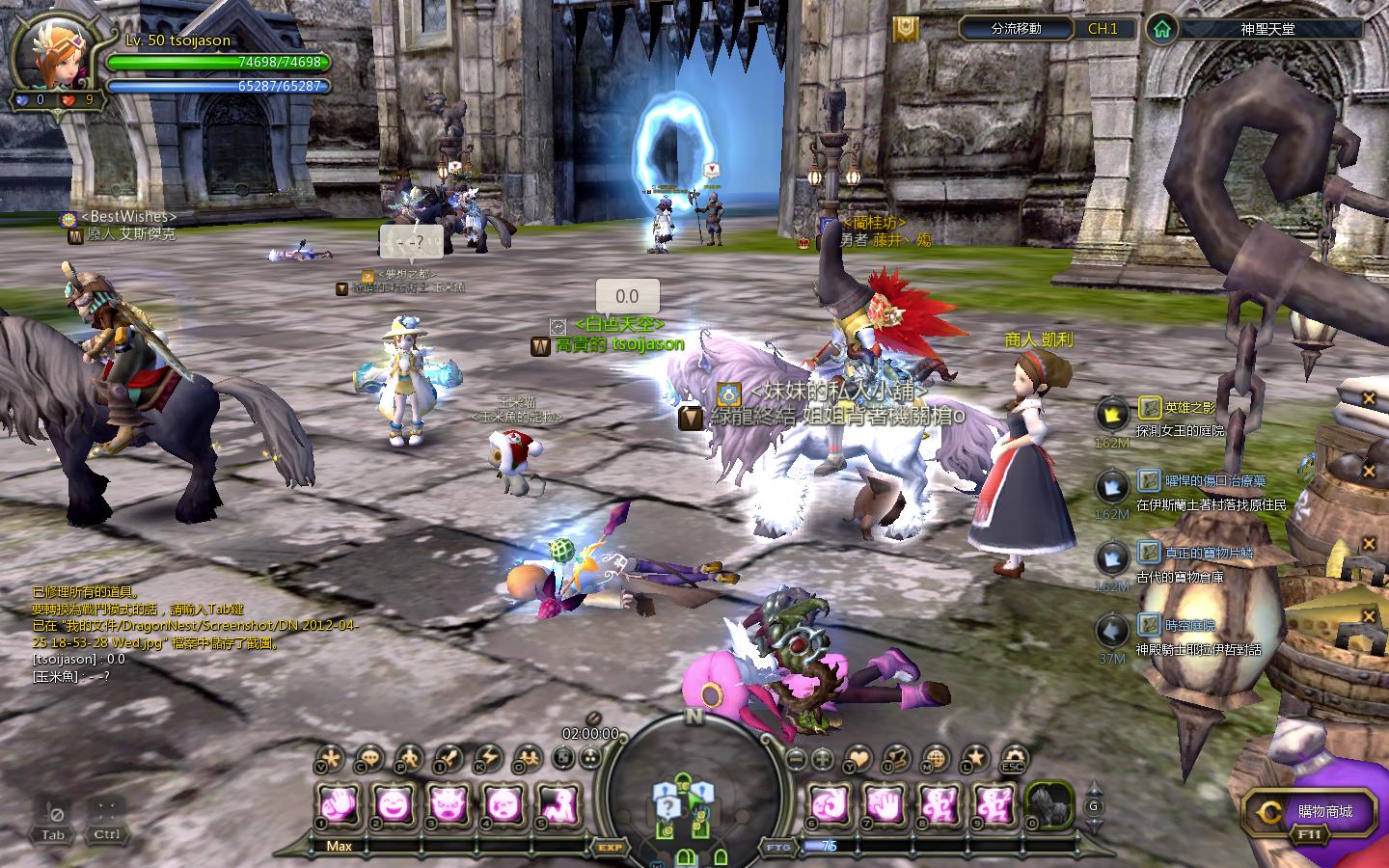The width and height of the screenshot is (1389, 868).
Task: Zoom in the minimap with plus button
Action: (x=822, y=759)
